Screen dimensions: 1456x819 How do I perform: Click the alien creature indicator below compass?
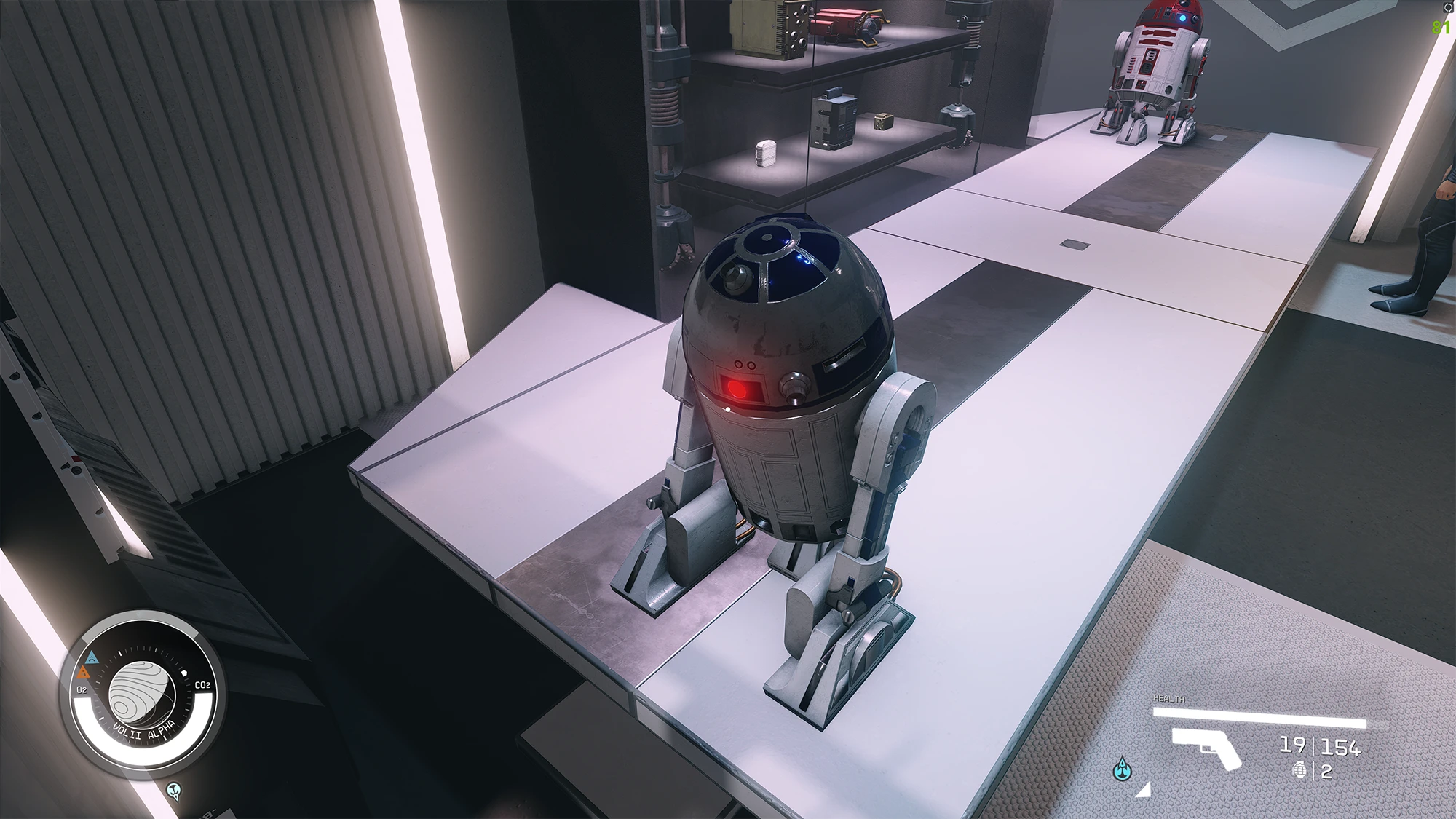click(173, 790)
